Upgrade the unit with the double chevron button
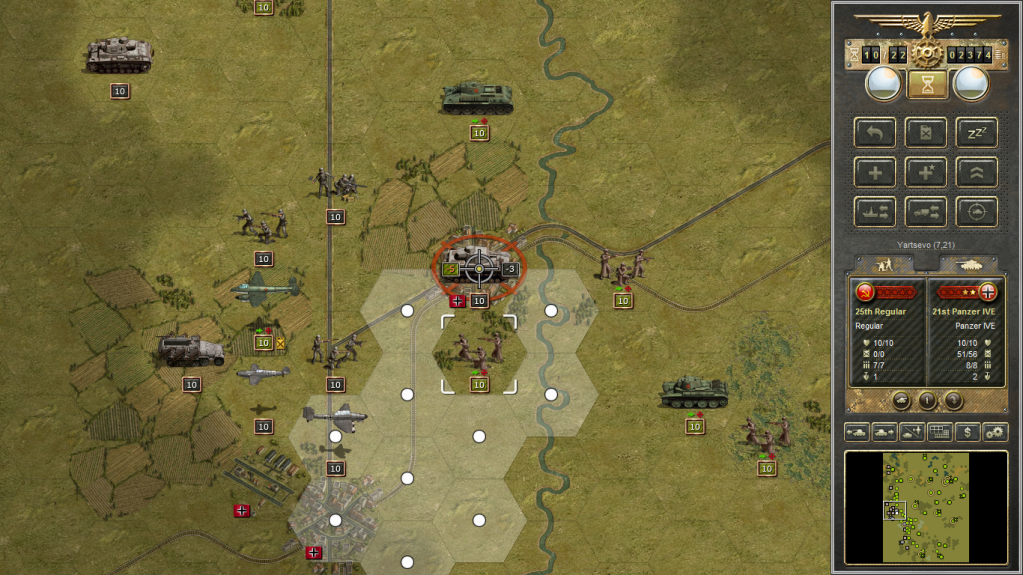Viewport: 1023px width, 575px height. coord(976,172)
